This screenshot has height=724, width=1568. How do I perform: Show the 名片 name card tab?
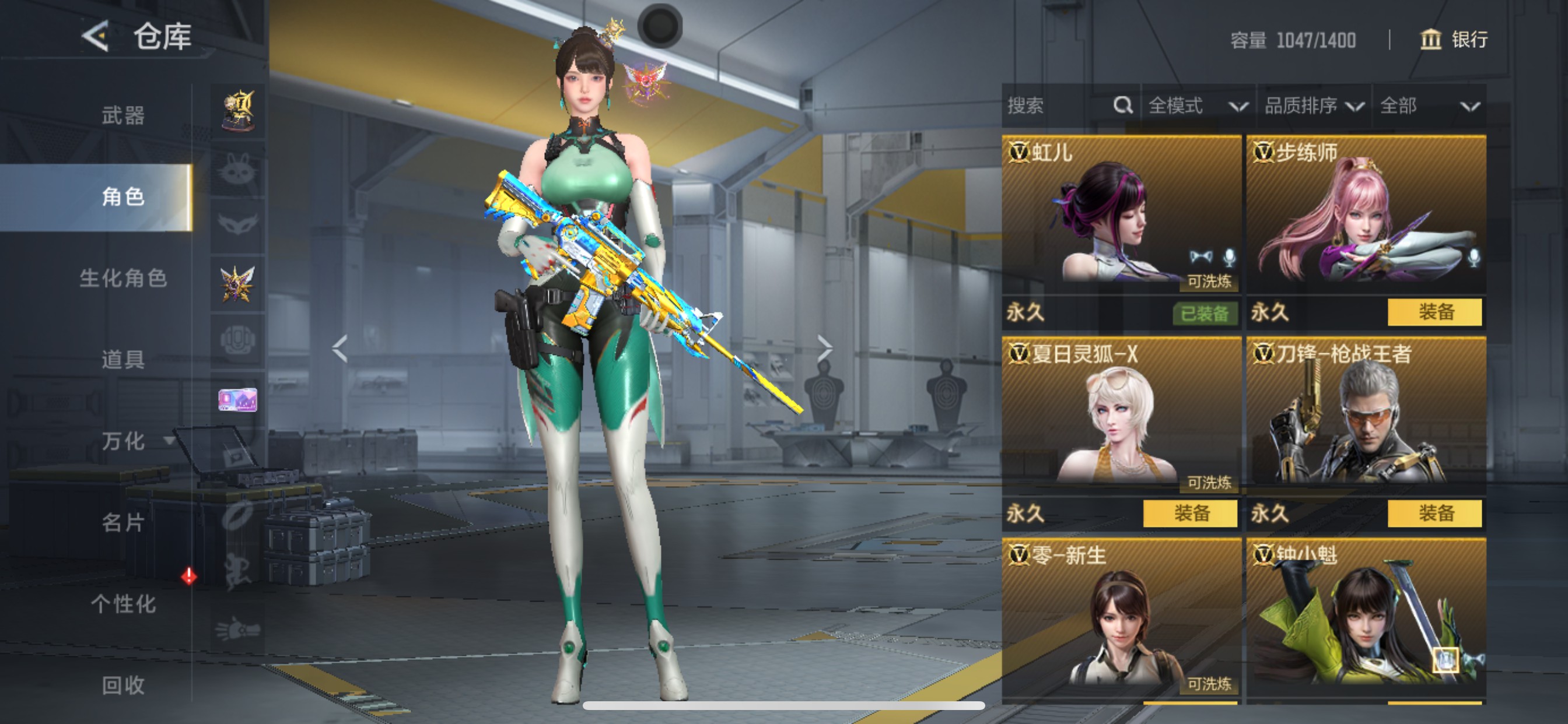123,522
